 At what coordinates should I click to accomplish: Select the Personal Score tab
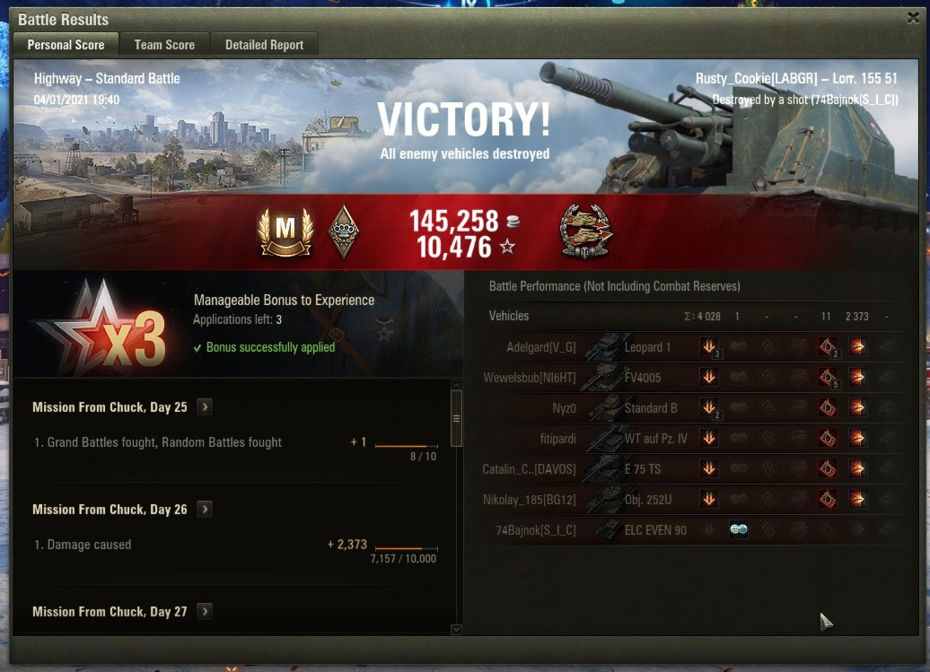(x=66, y=45)
